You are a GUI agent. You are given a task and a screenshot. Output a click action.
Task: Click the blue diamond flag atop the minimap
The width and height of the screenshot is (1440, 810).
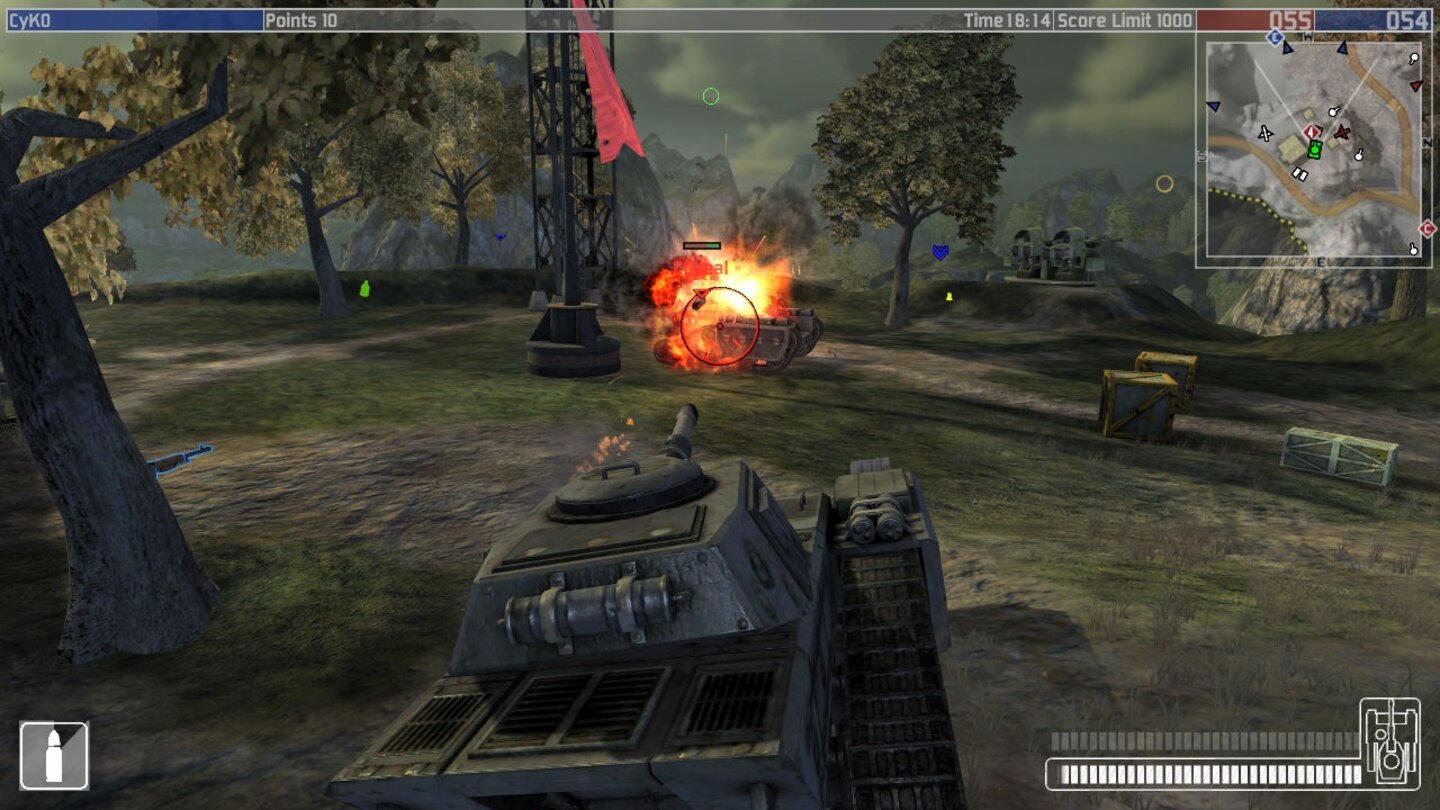coord(1274,36)
